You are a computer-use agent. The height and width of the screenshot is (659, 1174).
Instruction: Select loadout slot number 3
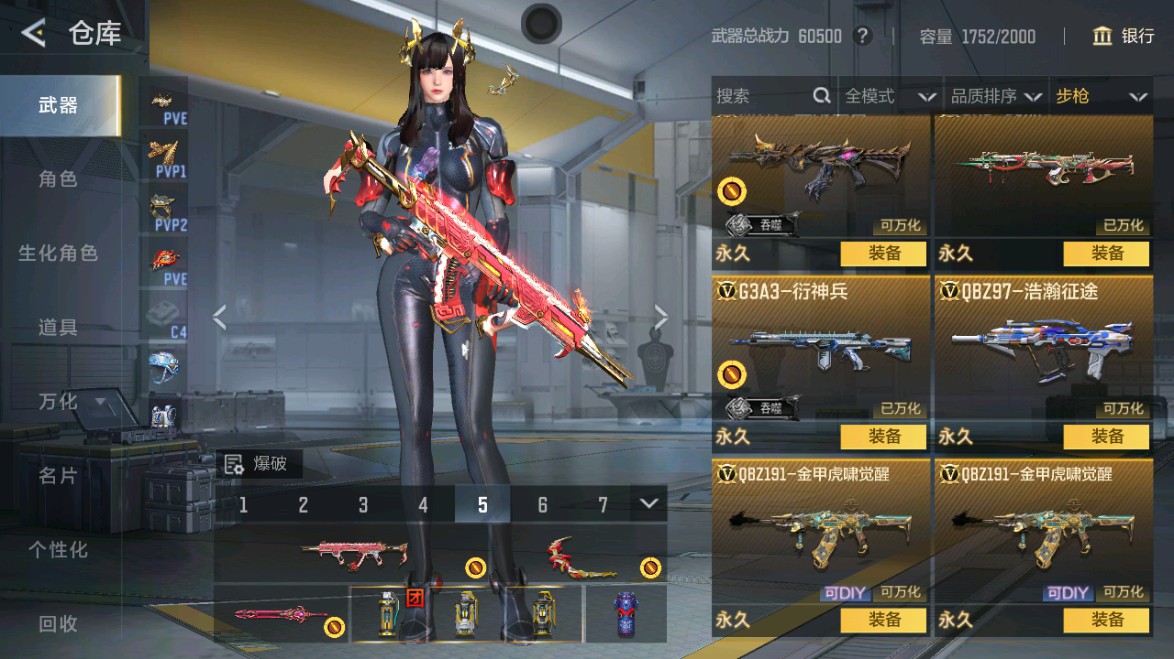pyautogui.click(x=363, y=505)
